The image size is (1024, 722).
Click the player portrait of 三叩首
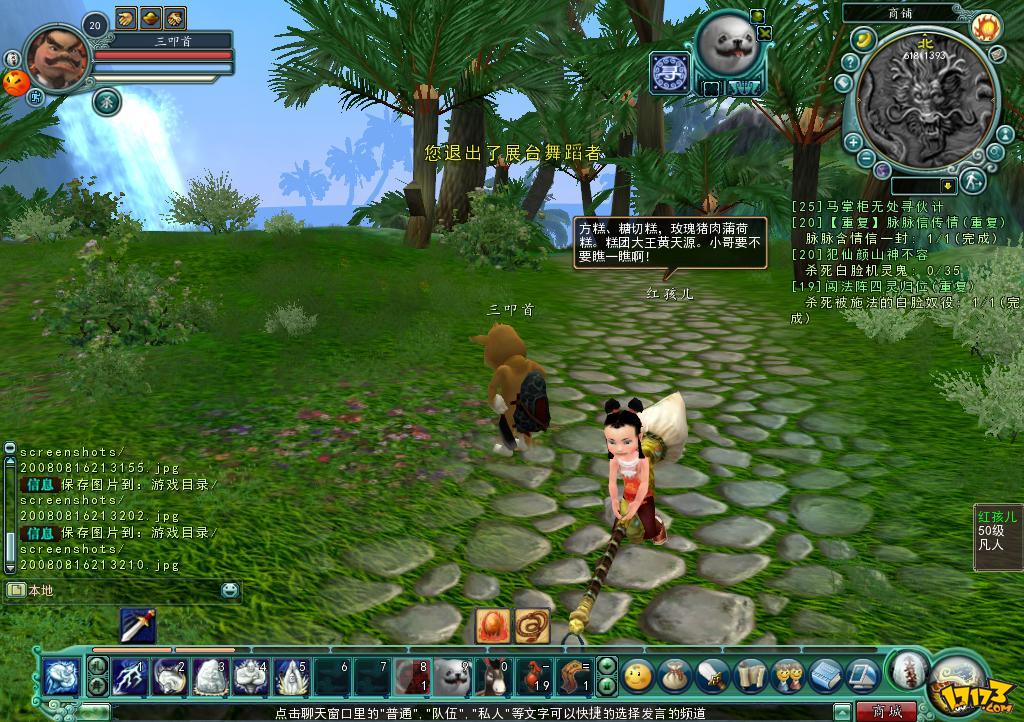coord(57,60)
